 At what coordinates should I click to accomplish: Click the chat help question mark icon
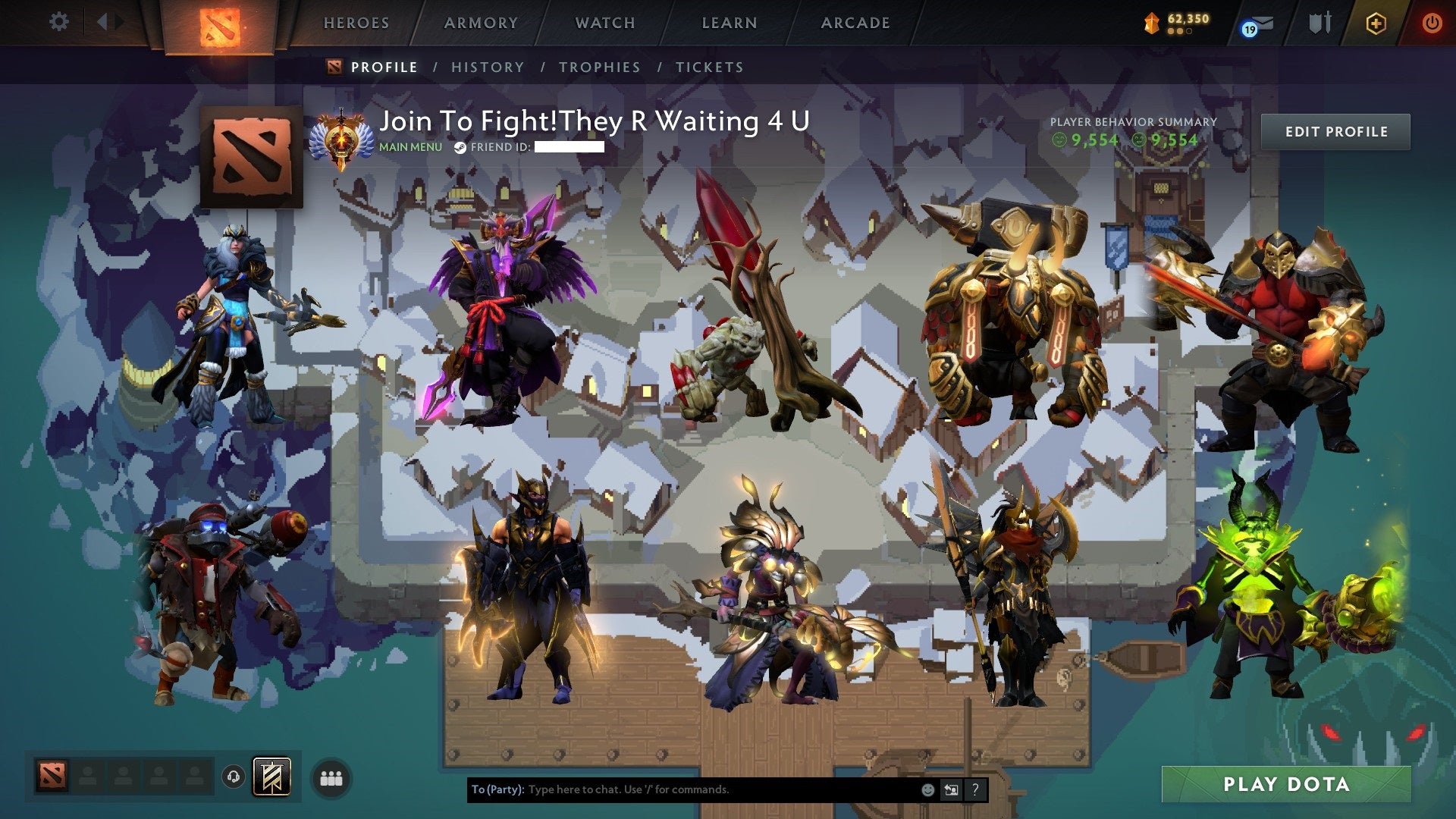click(975, 790)
